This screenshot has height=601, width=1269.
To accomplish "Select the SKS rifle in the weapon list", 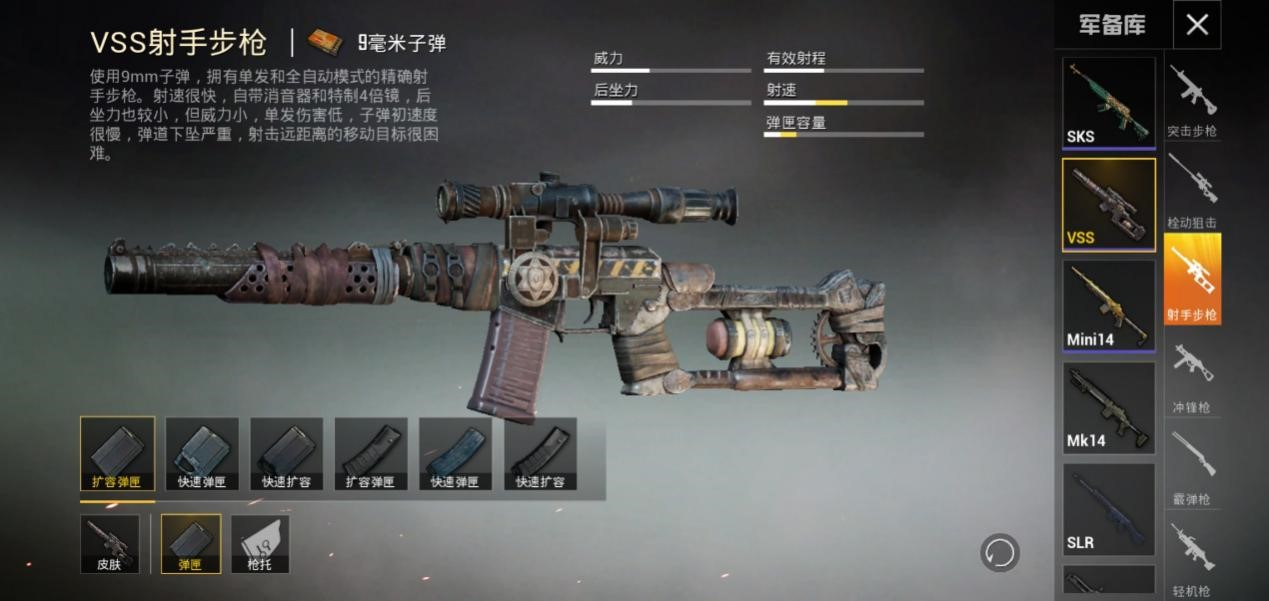I will pyautogui.click(x=1108, y=102).
